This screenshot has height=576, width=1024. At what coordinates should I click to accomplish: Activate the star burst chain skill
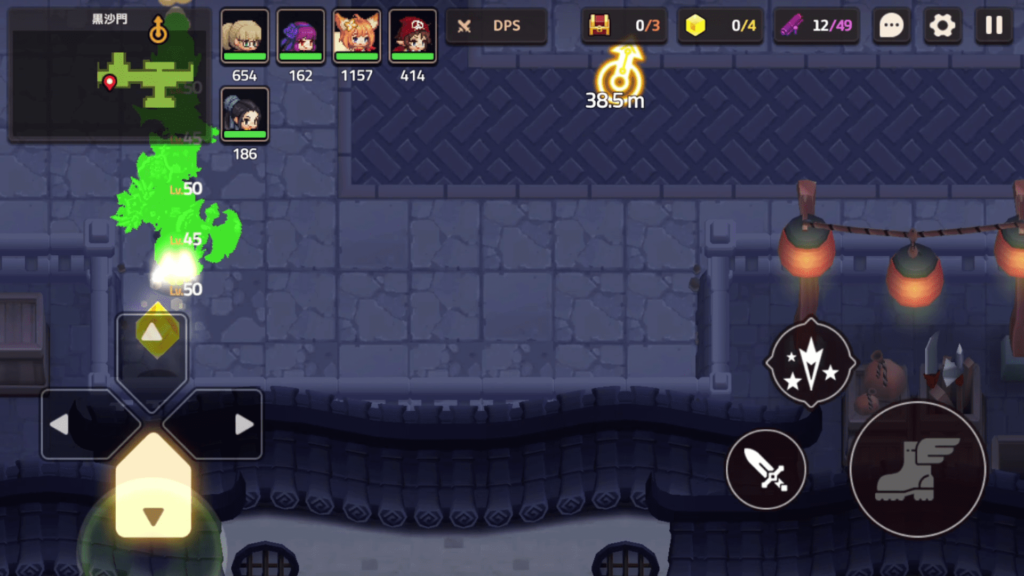point(810,362)
